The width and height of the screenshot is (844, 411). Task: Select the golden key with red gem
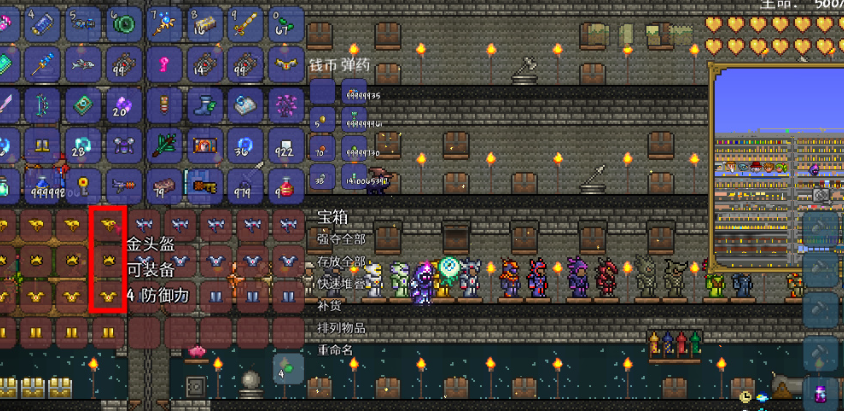click(x=84, y=185)
